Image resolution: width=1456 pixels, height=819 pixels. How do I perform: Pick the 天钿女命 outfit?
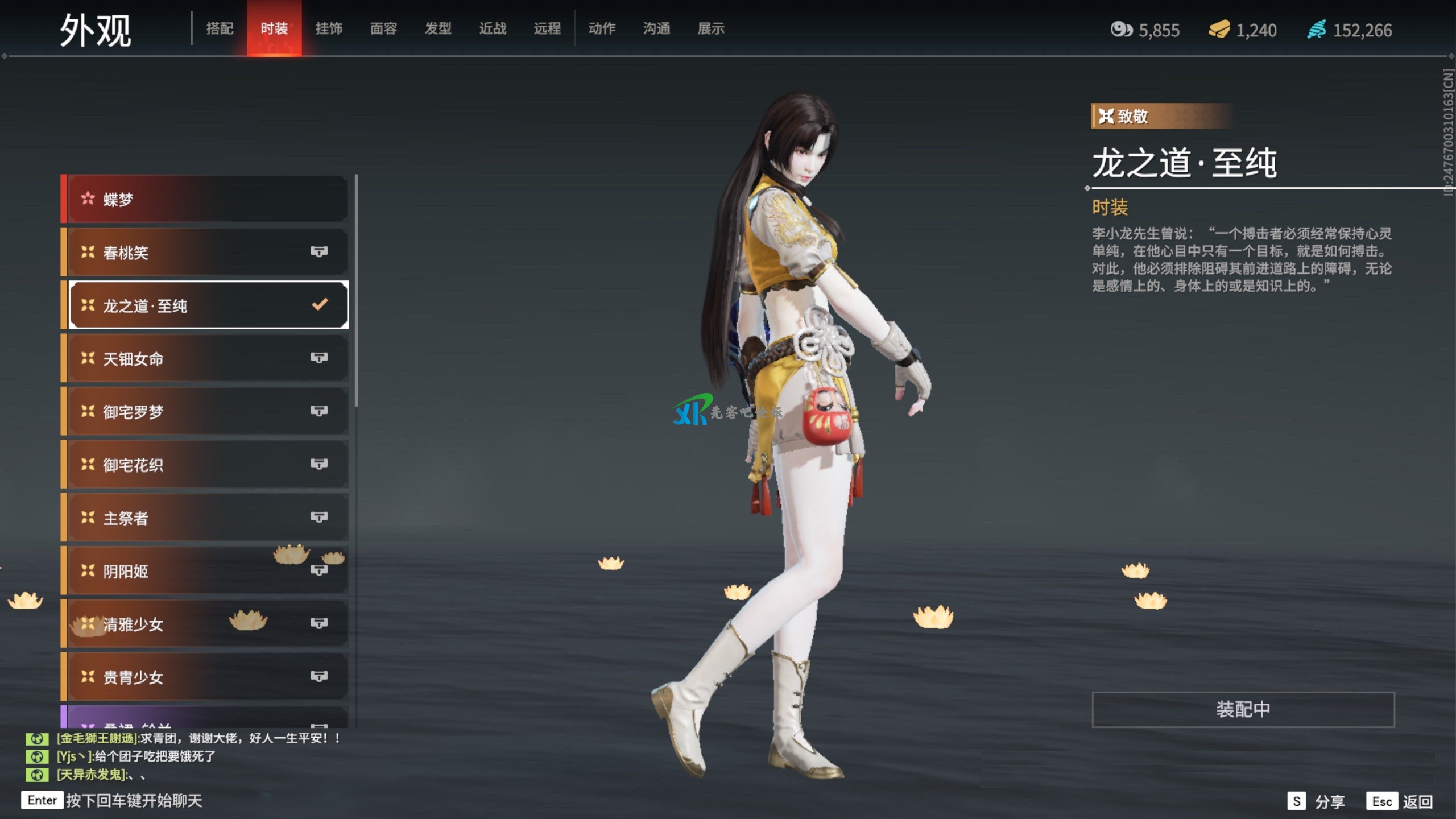click(x=205, y=358)
